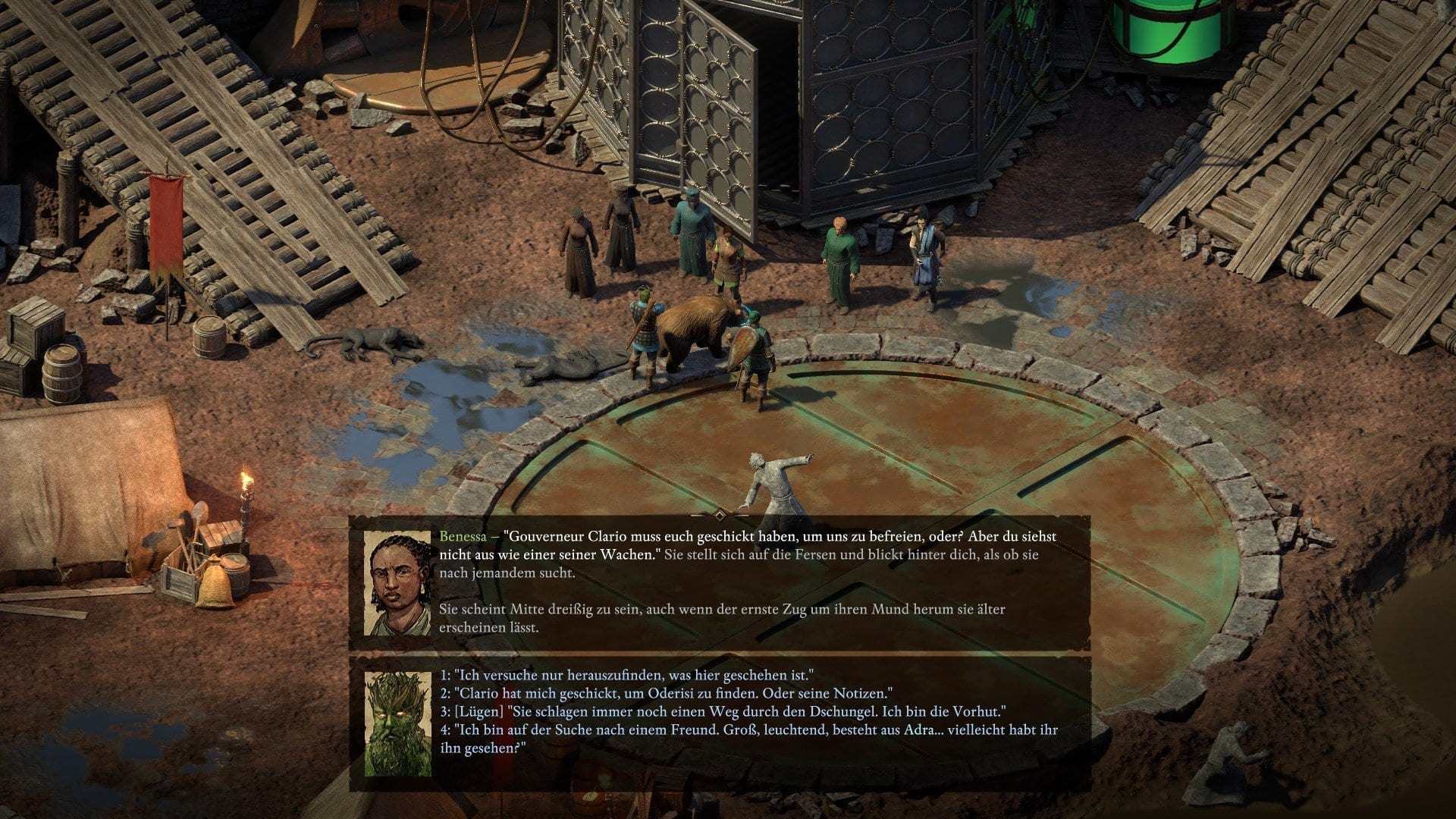Screen dimensions: 1456x819
Task: Select reply 2 about Clario sending you
Action: coord(666,693)
